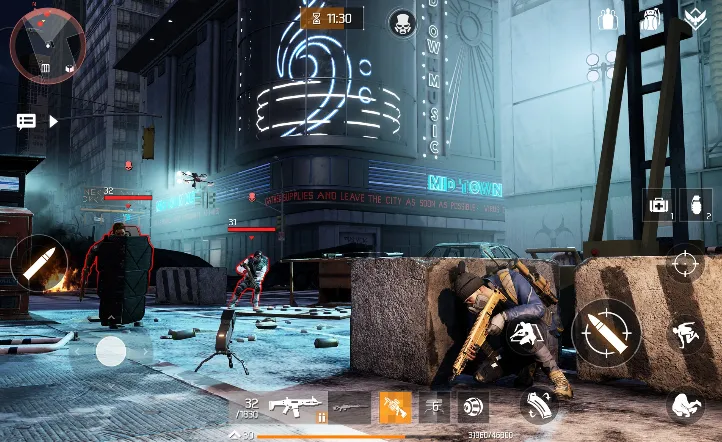722x442 pixels.
Task: Select the primary assault rifle slot
Action: [296, 407]
